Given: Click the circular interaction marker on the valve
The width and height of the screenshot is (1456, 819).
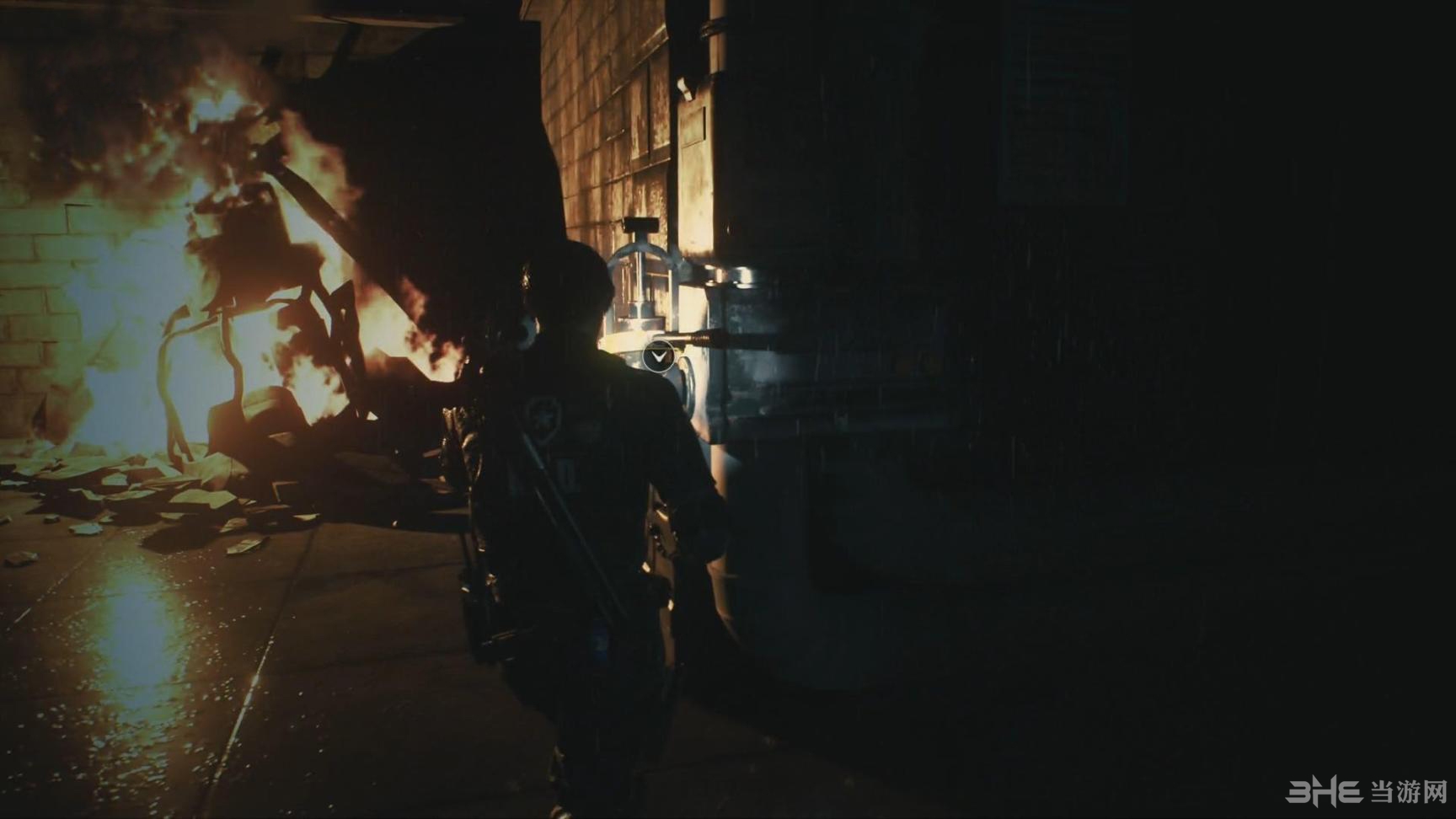Looking at the screenshot, I should [658, 357].
